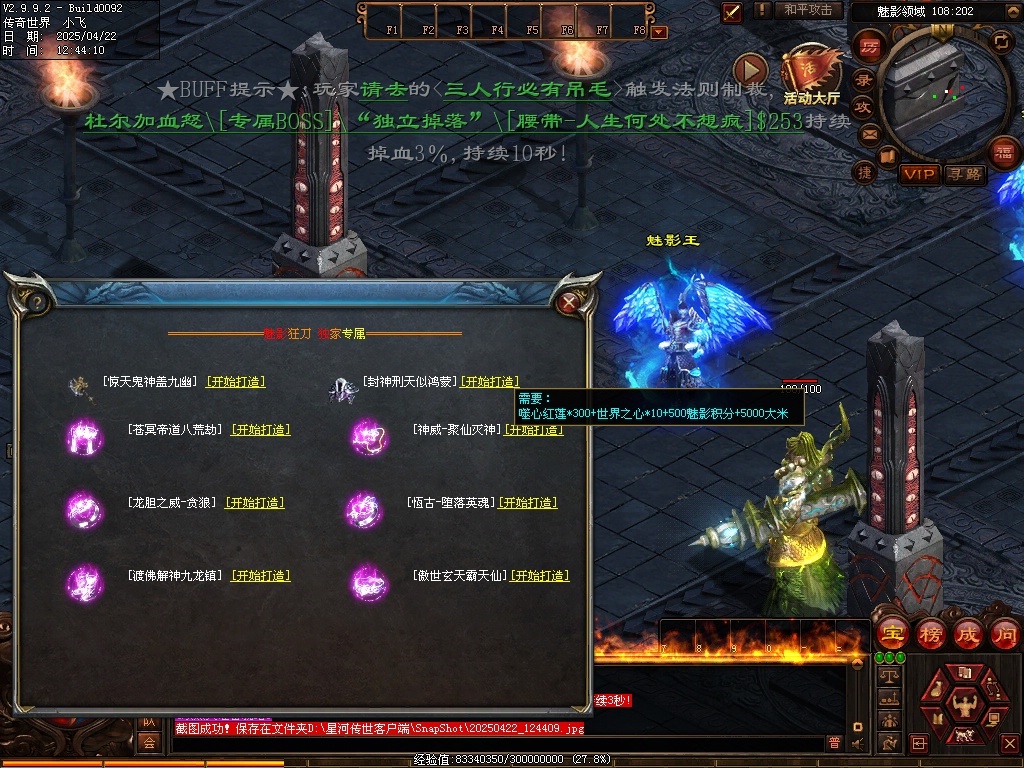Screen dimensions: 1024x768
Task: Open the 宝 treasure round button
Action: [891, 633]
